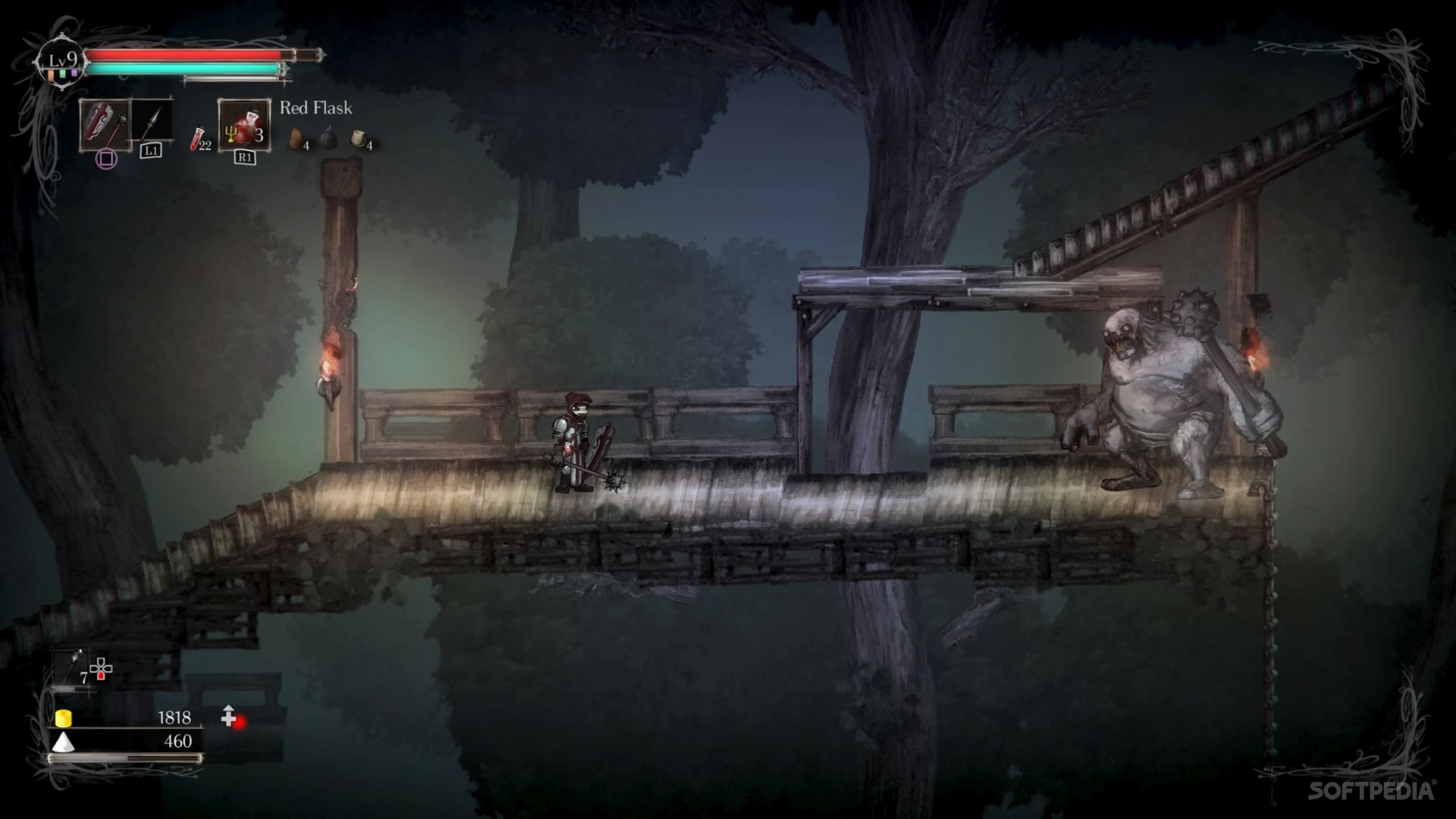Switch to the spear weapon slot

pyautogui.click(x=152, y=121)
